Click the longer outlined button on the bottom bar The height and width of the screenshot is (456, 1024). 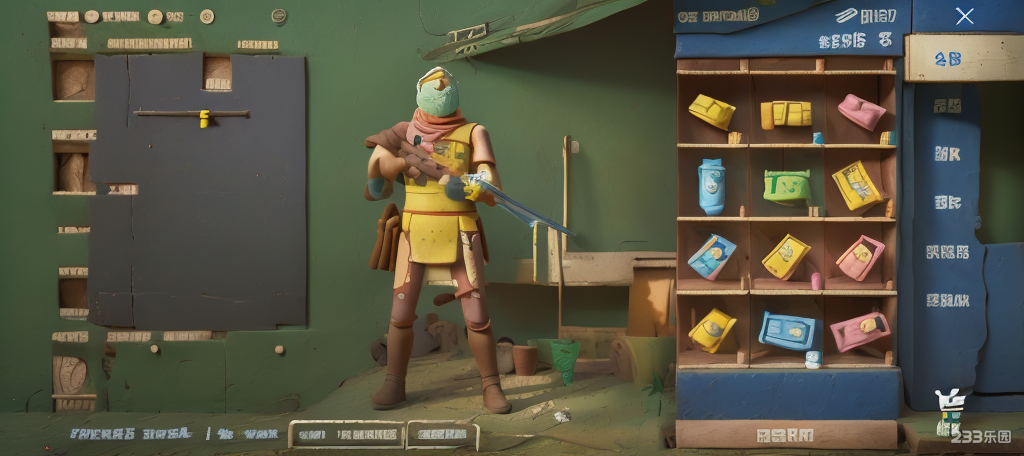point(347,435)
